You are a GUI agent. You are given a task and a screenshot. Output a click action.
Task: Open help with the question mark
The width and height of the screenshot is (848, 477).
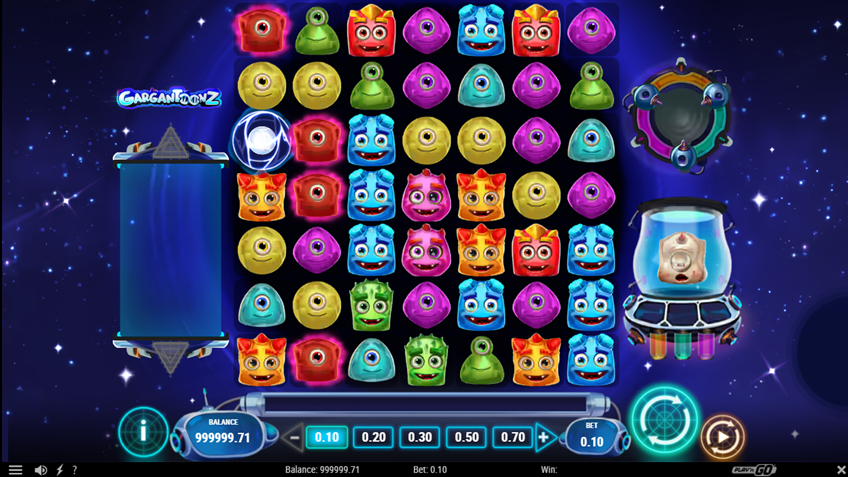[74, 469]
